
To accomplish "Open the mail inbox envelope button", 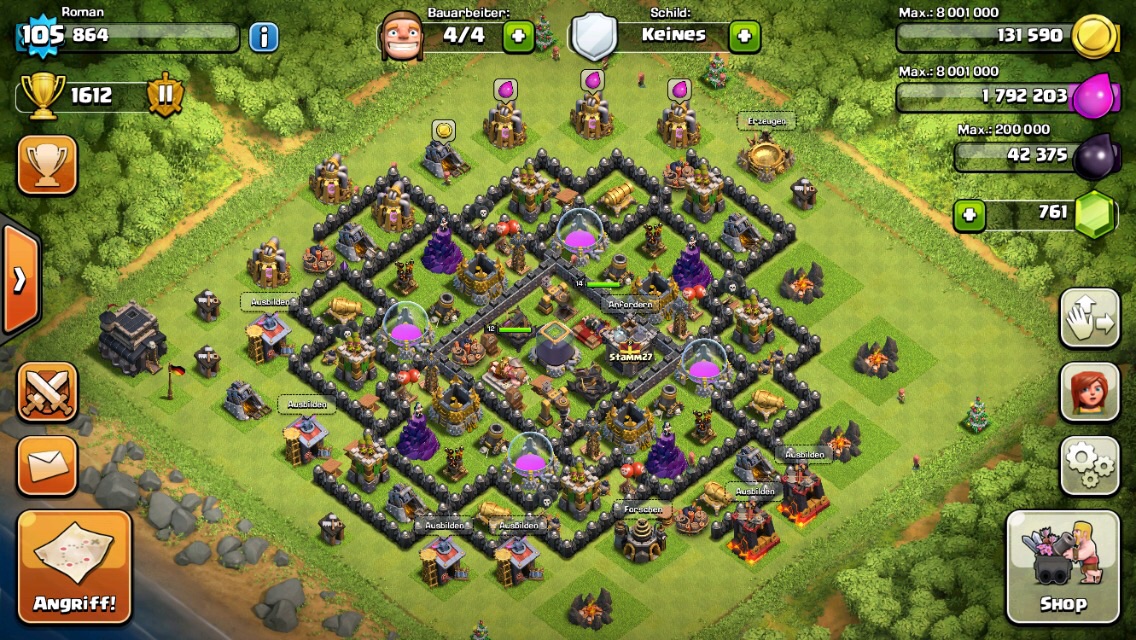I will (x=47, y=465).
